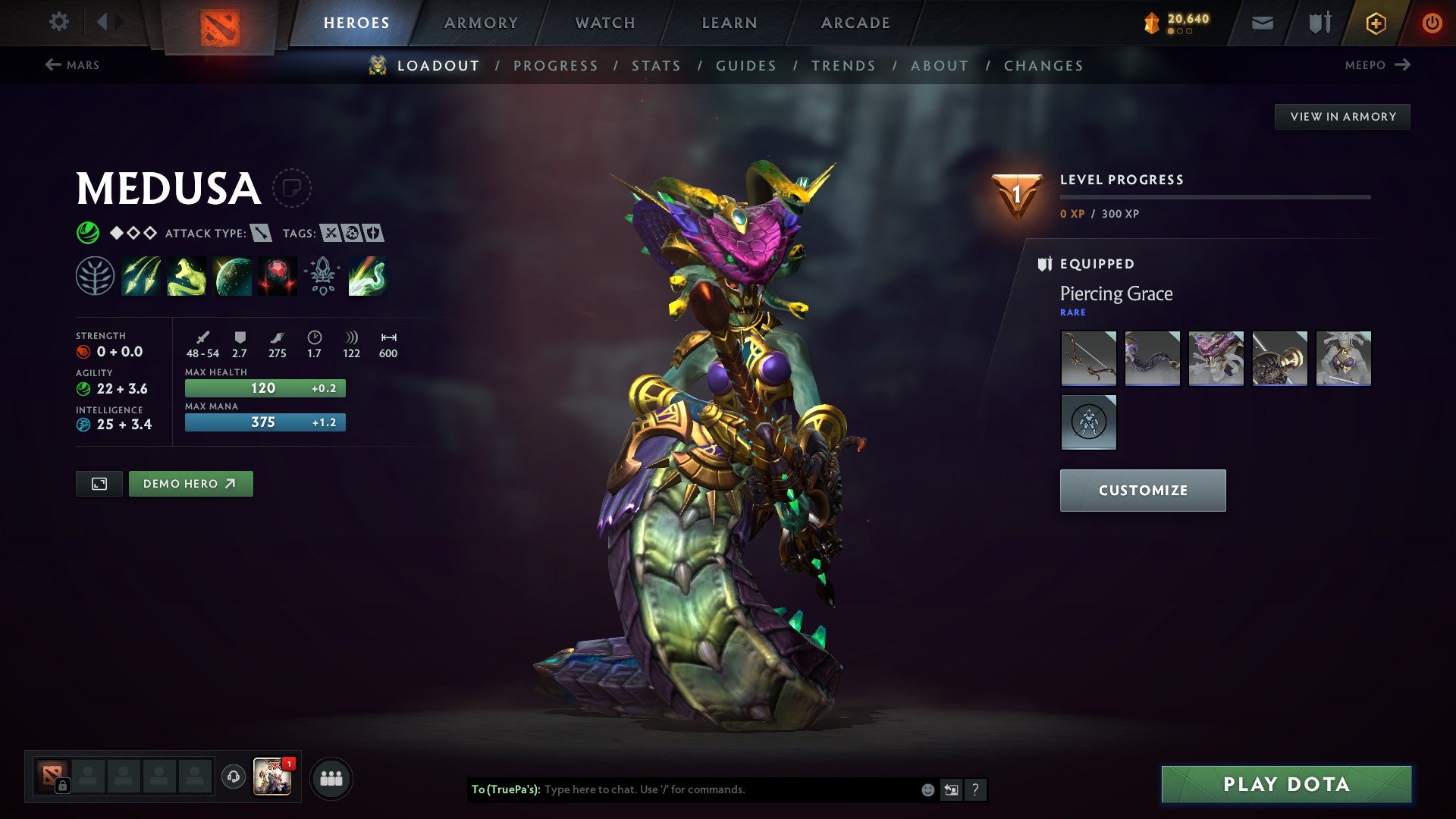Open voice chat settings via the headset icon

click(x=233, y=777)
